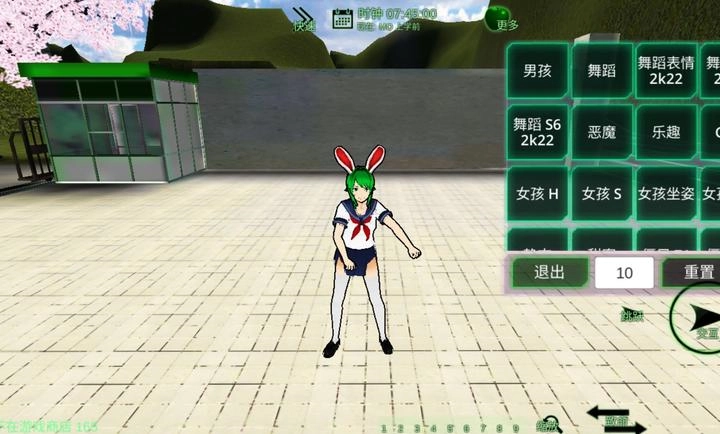Select the 舞蹈 S6 2k22 category
Image resolution: width=720 pixels, height=434 pixels.
pyautogui.click(x=537, y=132)
